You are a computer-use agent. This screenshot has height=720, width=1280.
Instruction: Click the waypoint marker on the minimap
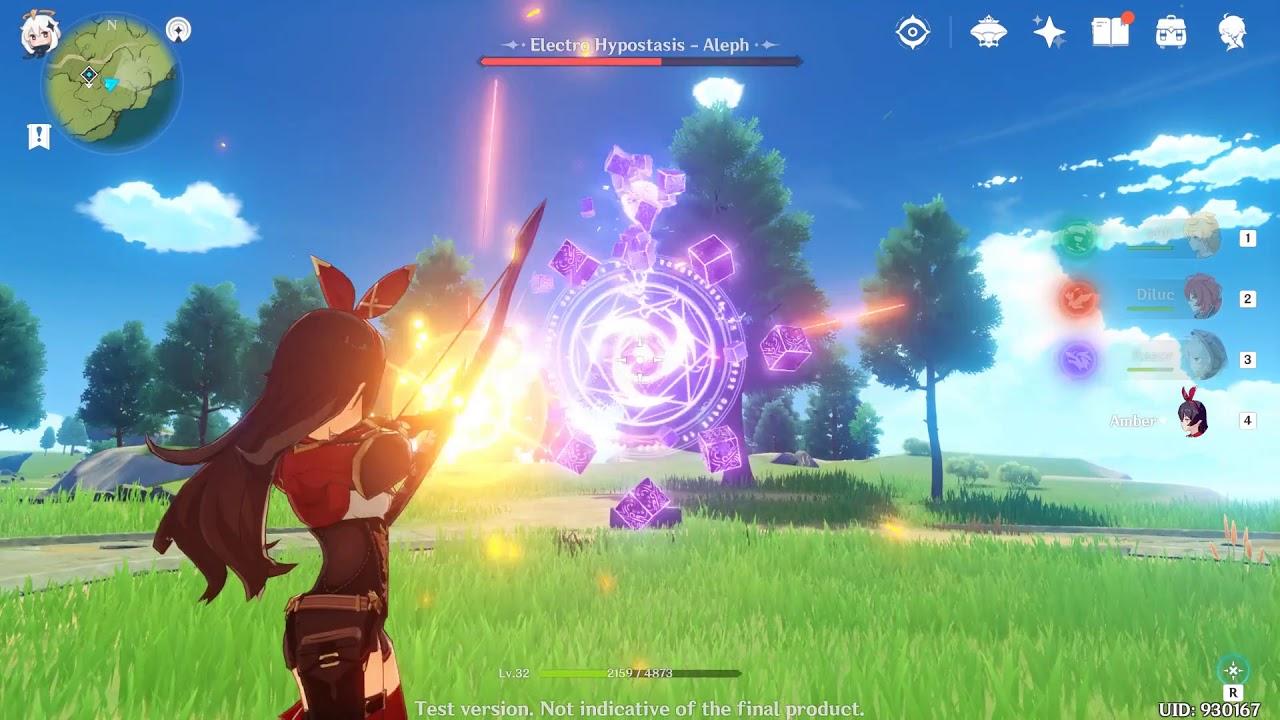(x=88, y=72)
